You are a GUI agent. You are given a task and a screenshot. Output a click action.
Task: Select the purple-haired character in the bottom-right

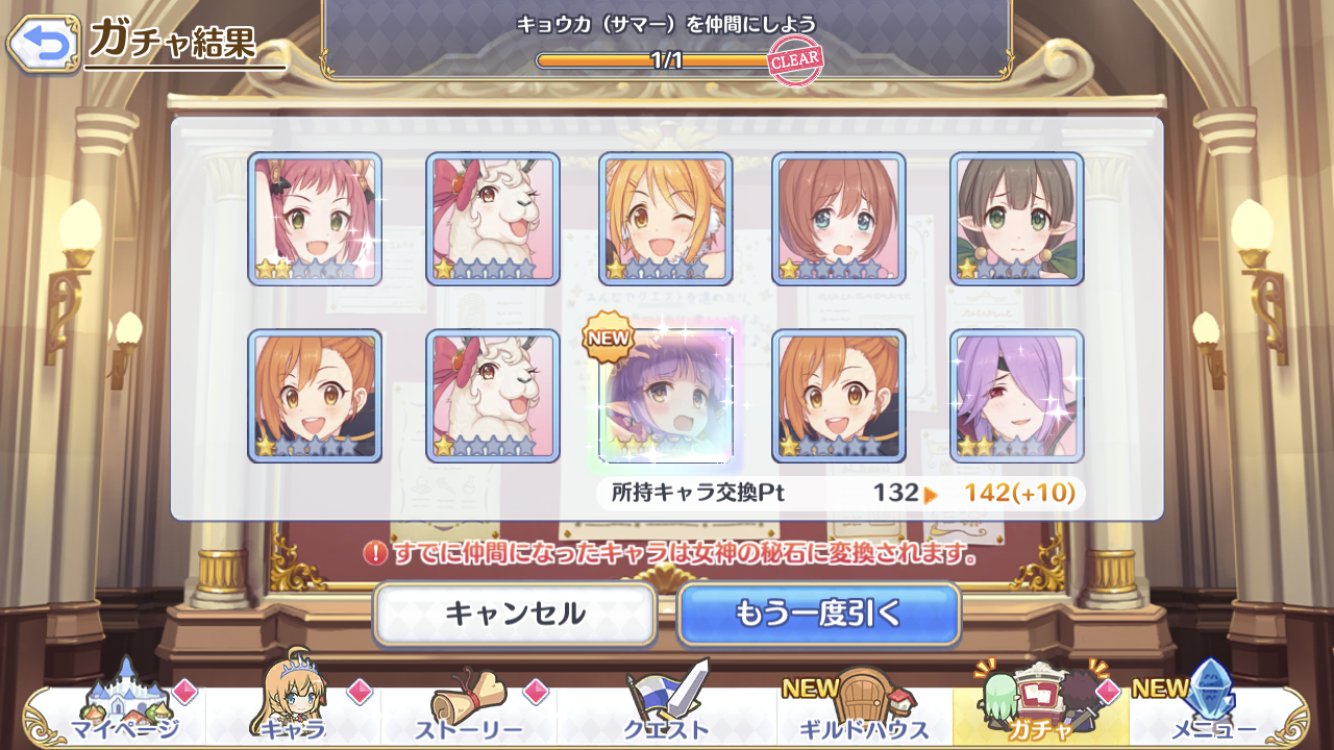tap(1016, 394)
